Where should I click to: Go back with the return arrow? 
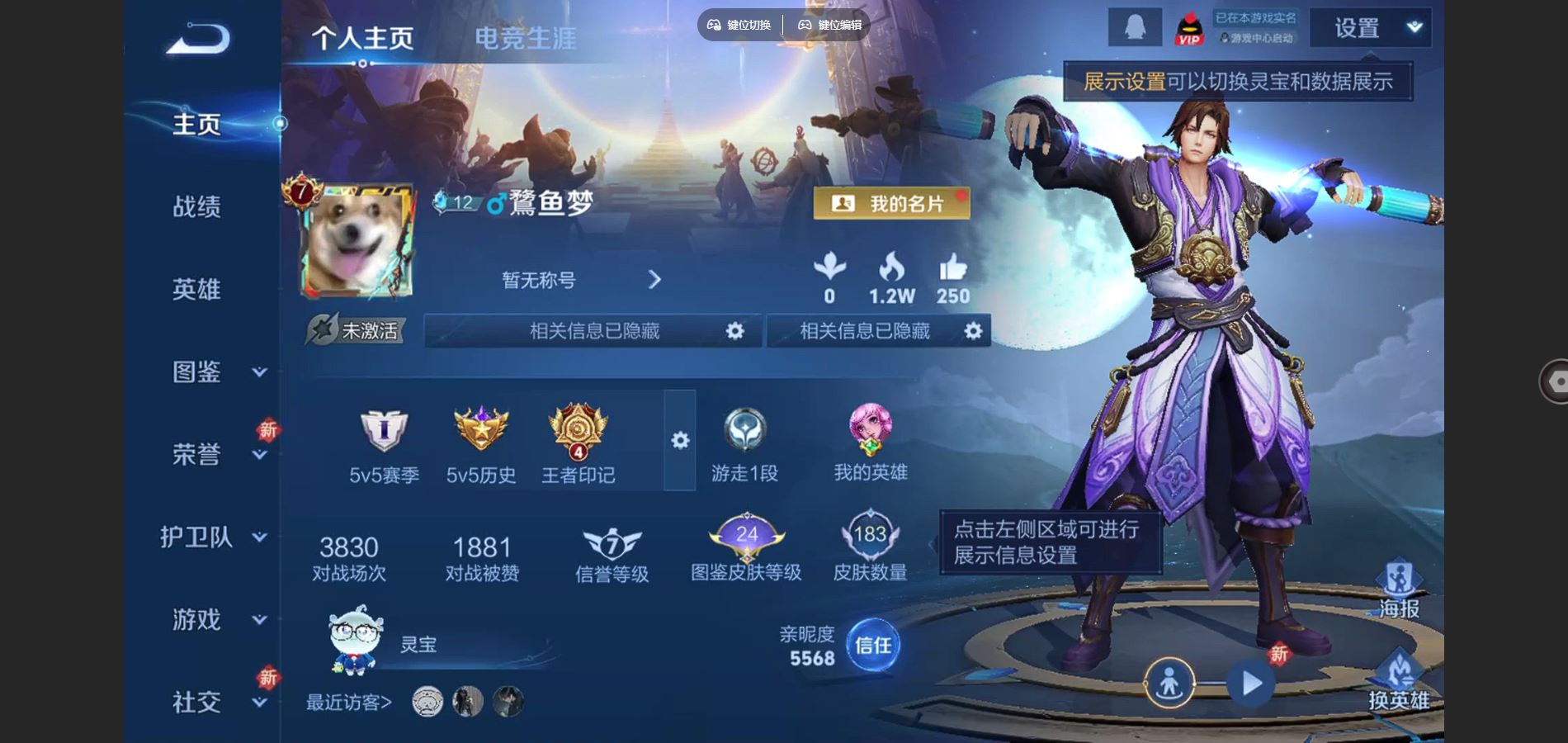(198, 39)
